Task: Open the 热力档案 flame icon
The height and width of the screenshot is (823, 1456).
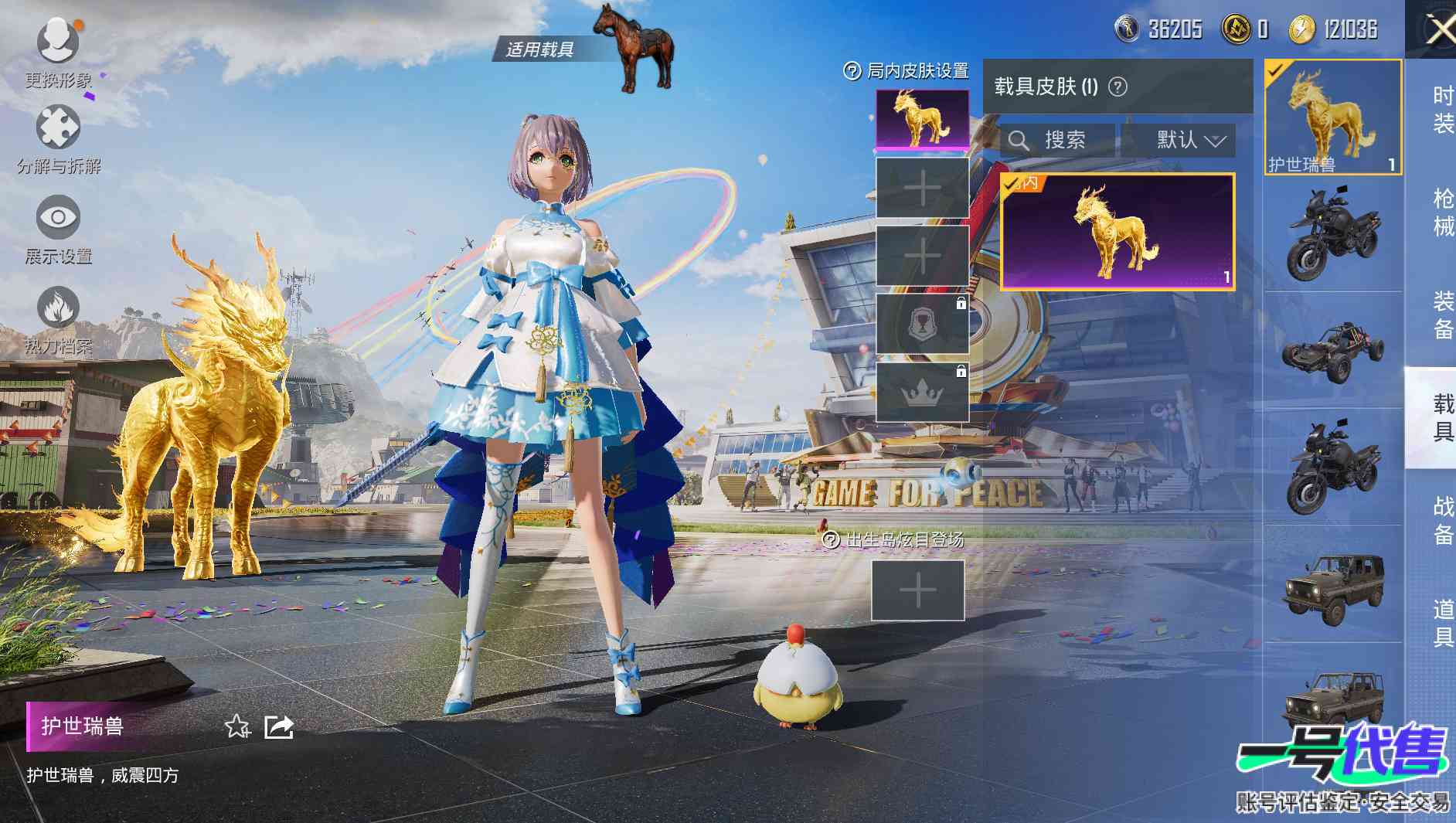Action: 58,309
